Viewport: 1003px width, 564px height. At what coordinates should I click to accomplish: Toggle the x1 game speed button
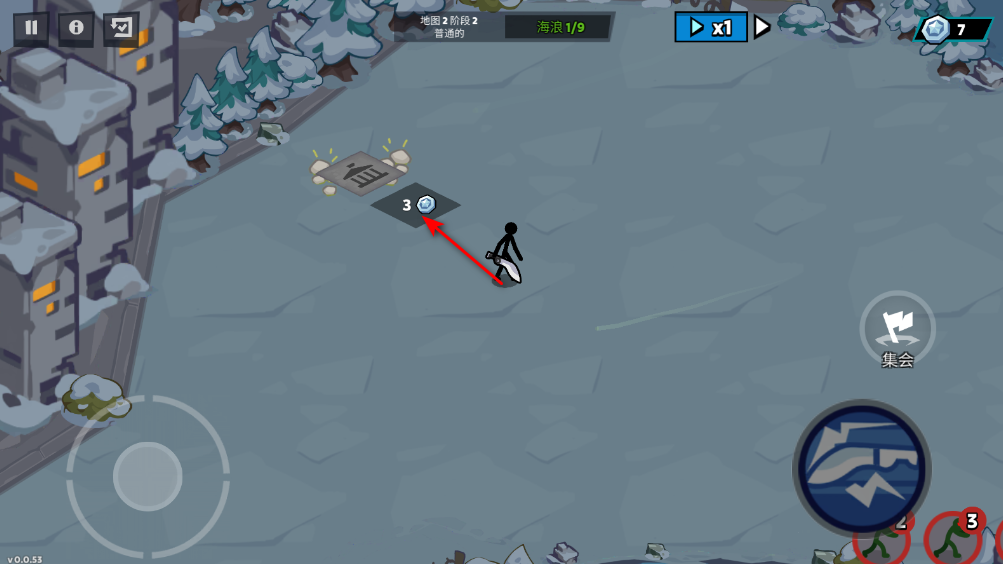click(x=711, y=27)
